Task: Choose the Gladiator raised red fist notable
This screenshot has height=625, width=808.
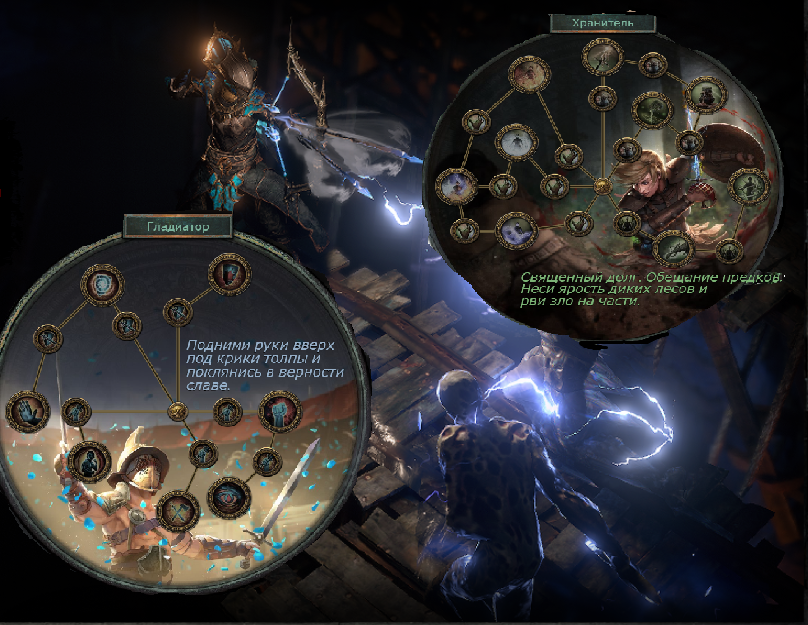Action: tap(280, 410)
